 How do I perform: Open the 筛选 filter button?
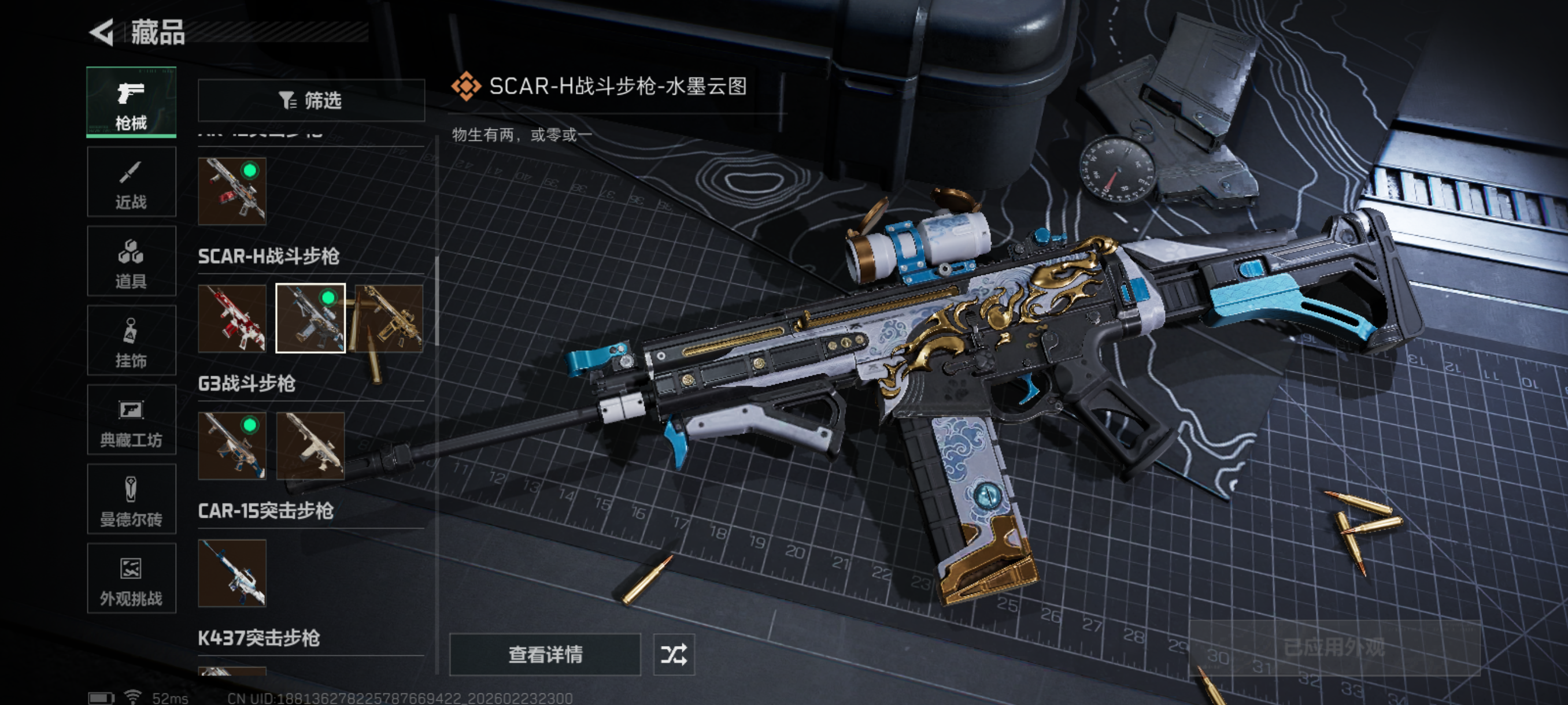(311, 101)
